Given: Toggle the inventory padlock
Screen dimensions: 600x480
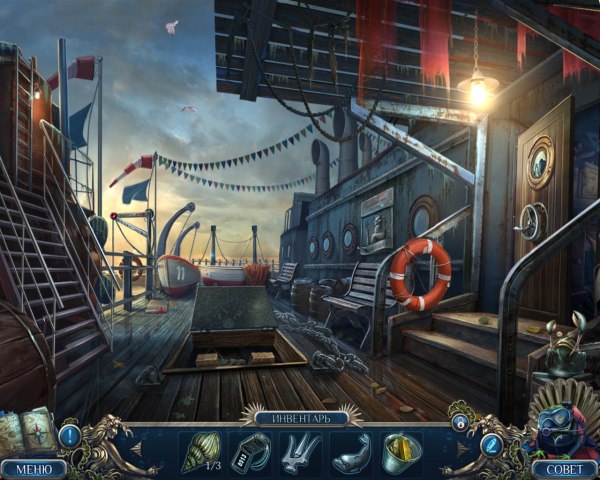Looking at the screenshot, I should point(461,423).
